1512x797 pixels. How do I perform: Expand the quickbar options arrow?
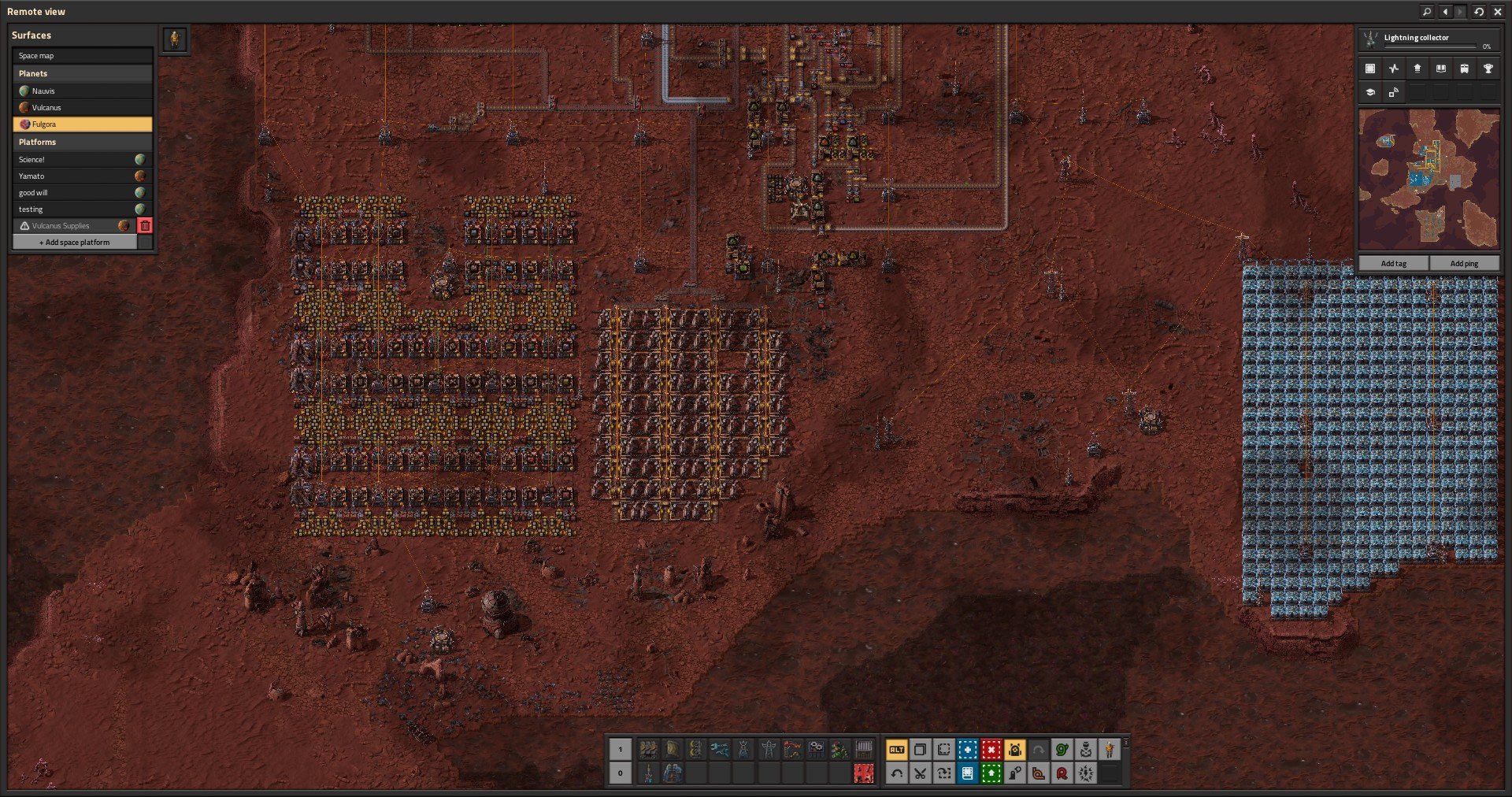point(1125,742)
